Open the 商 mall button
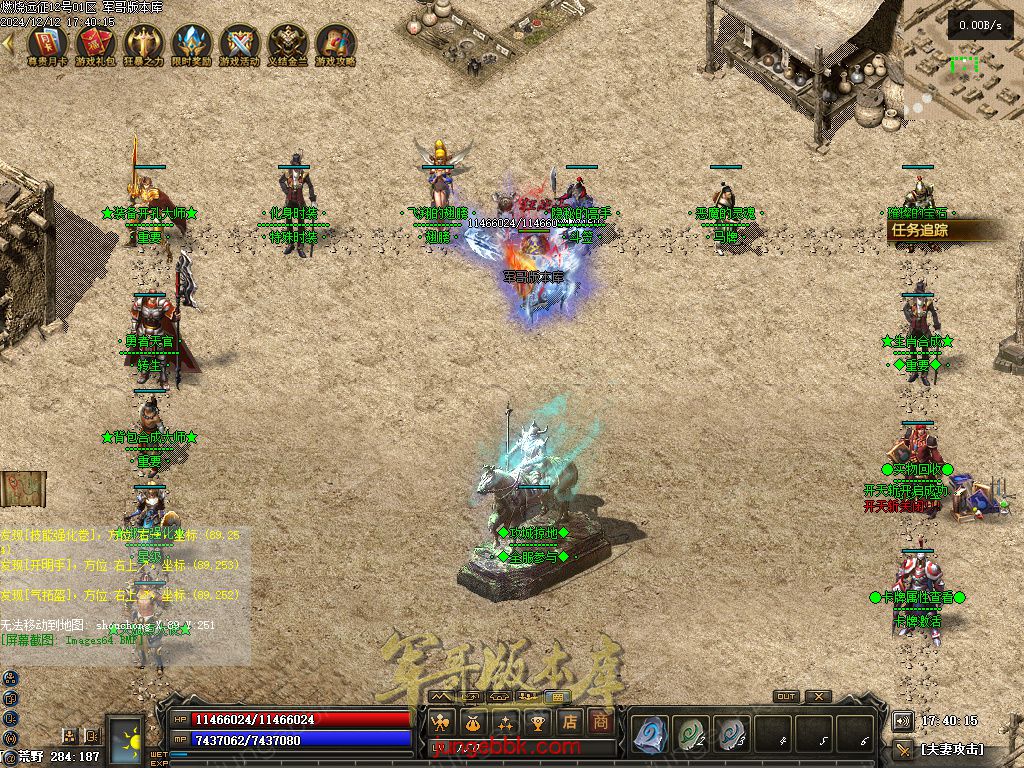This screenshot has height=768, width=1024. (x=600, y=722)
